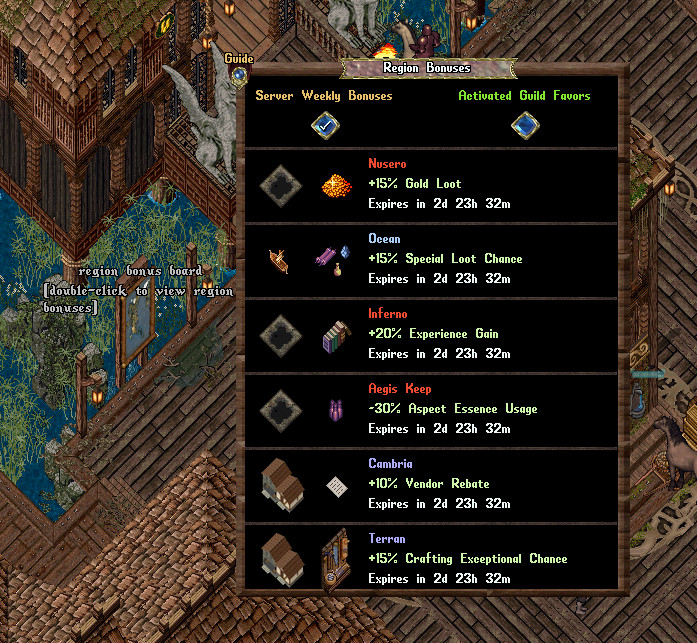Pick the Aegis Keep aspect essence row
Screen dimensions: 697x643
pos(432,409)
